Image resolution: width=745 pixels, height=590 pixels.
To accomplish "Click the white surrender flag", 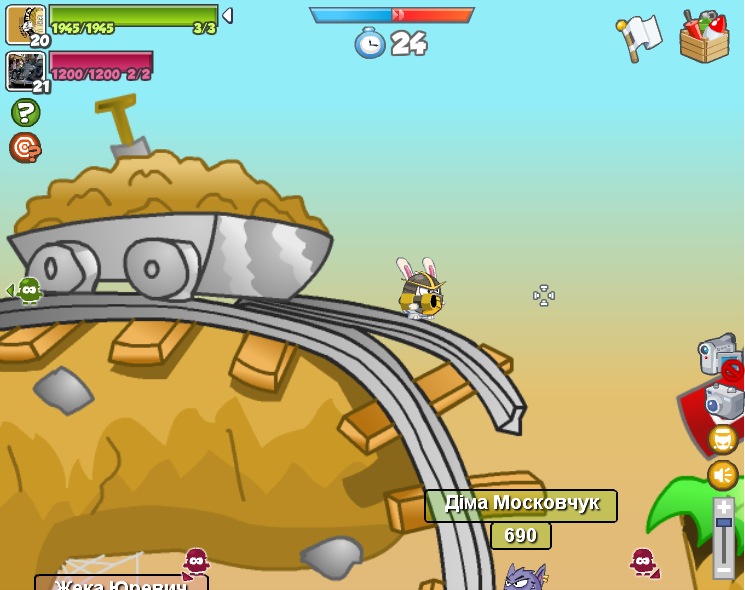I will point(639,37).
